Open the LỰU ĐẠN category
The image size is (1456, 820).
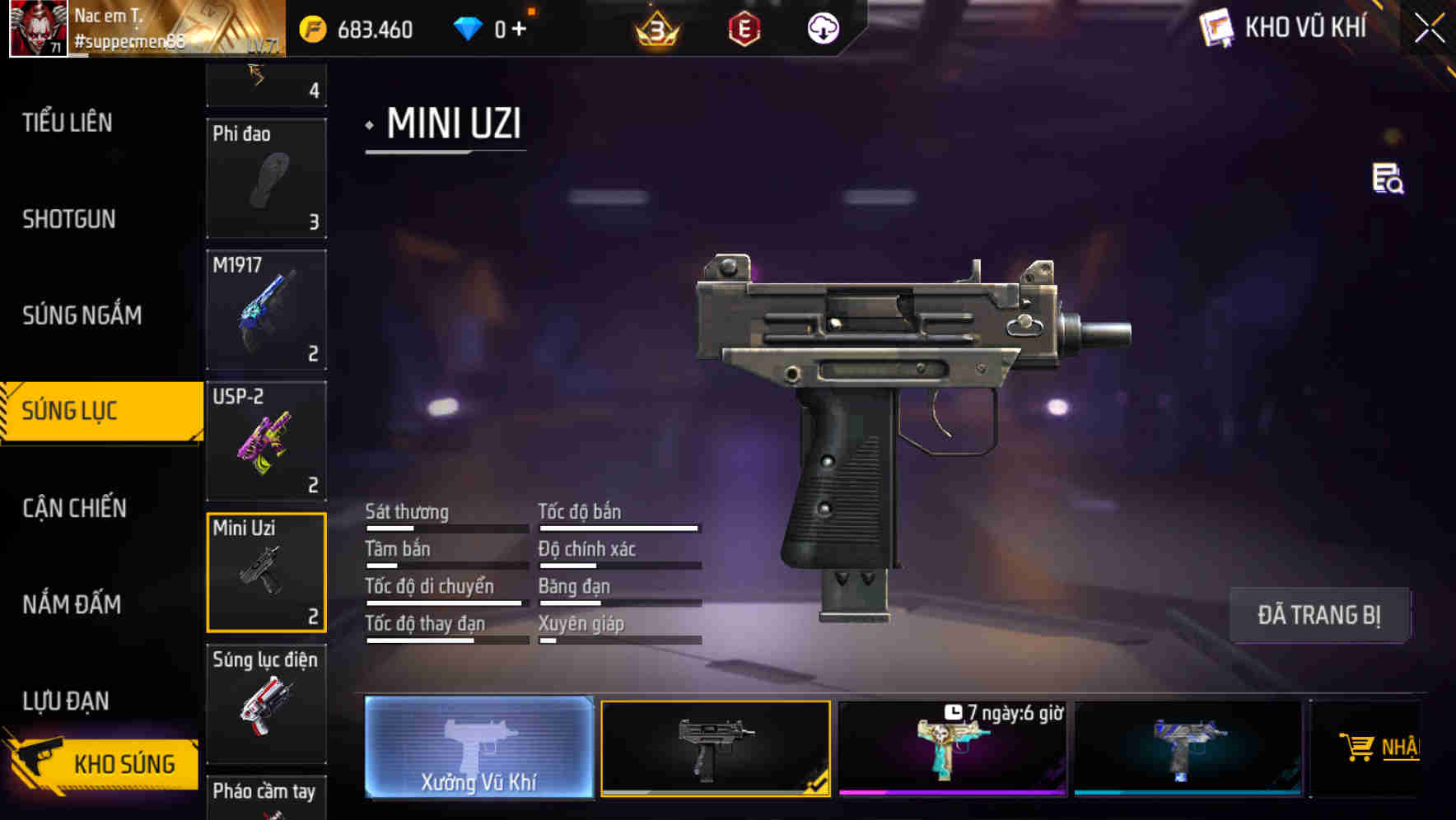pos(66,701)
